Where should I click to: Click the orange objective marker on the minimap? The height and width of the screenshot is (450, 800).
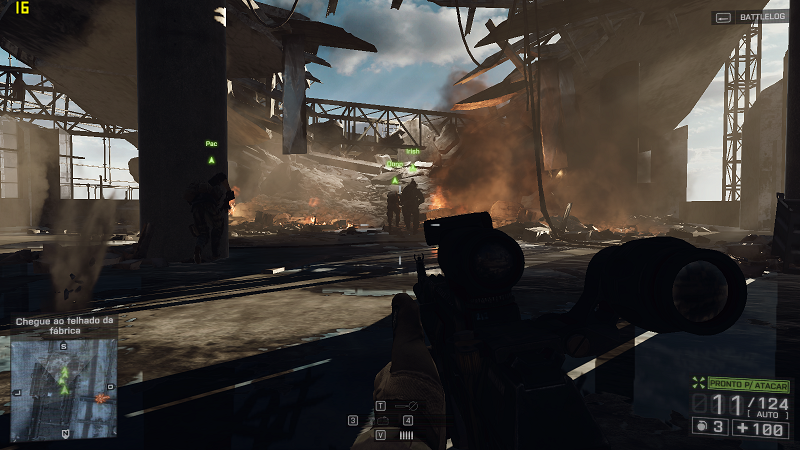point(101,398)
